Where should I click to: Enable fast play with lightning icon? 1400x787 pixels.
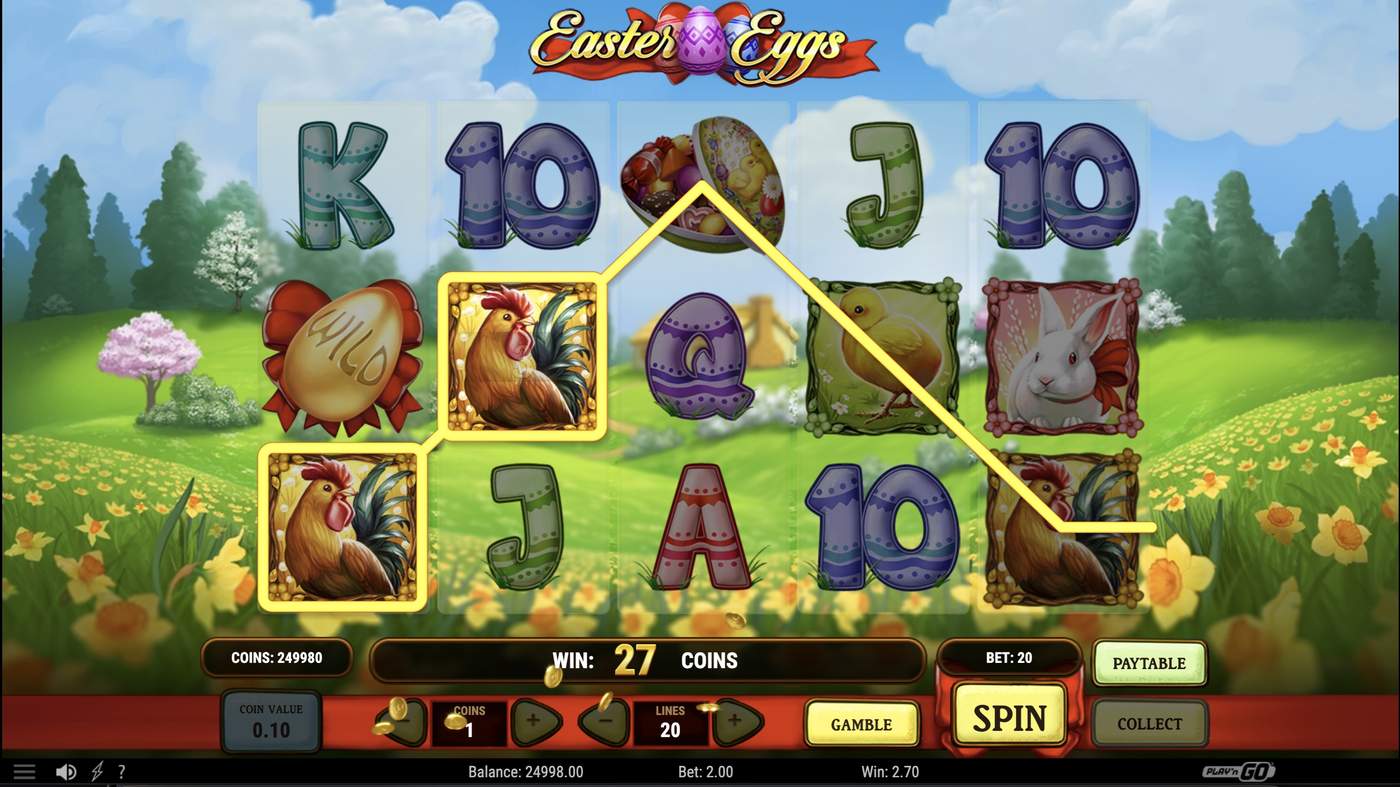click(x=96, y=770)
